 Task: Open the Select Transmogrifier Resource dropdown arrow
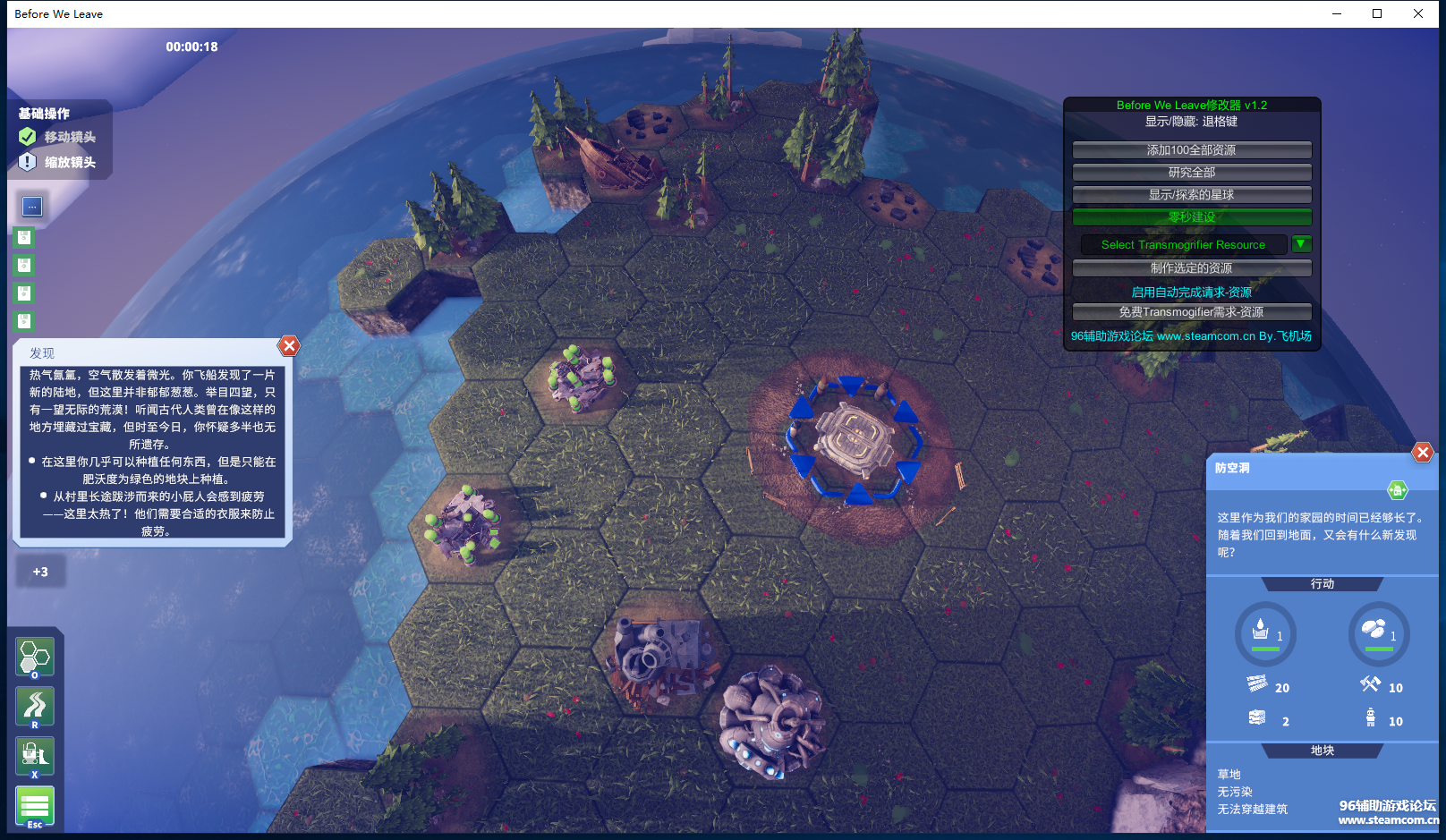[1301, 244]
